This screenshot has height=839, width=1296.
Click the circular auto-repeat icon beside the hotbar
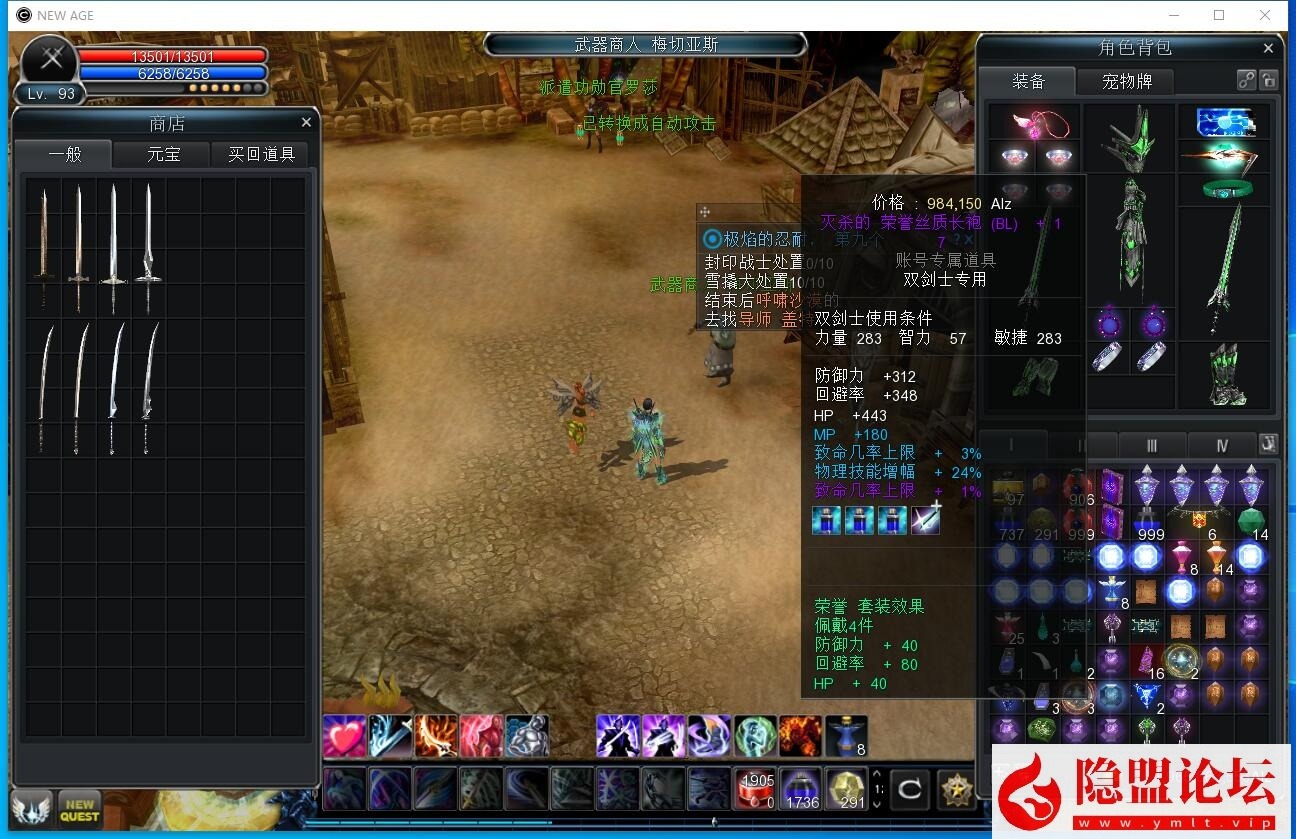click(908, 788)
